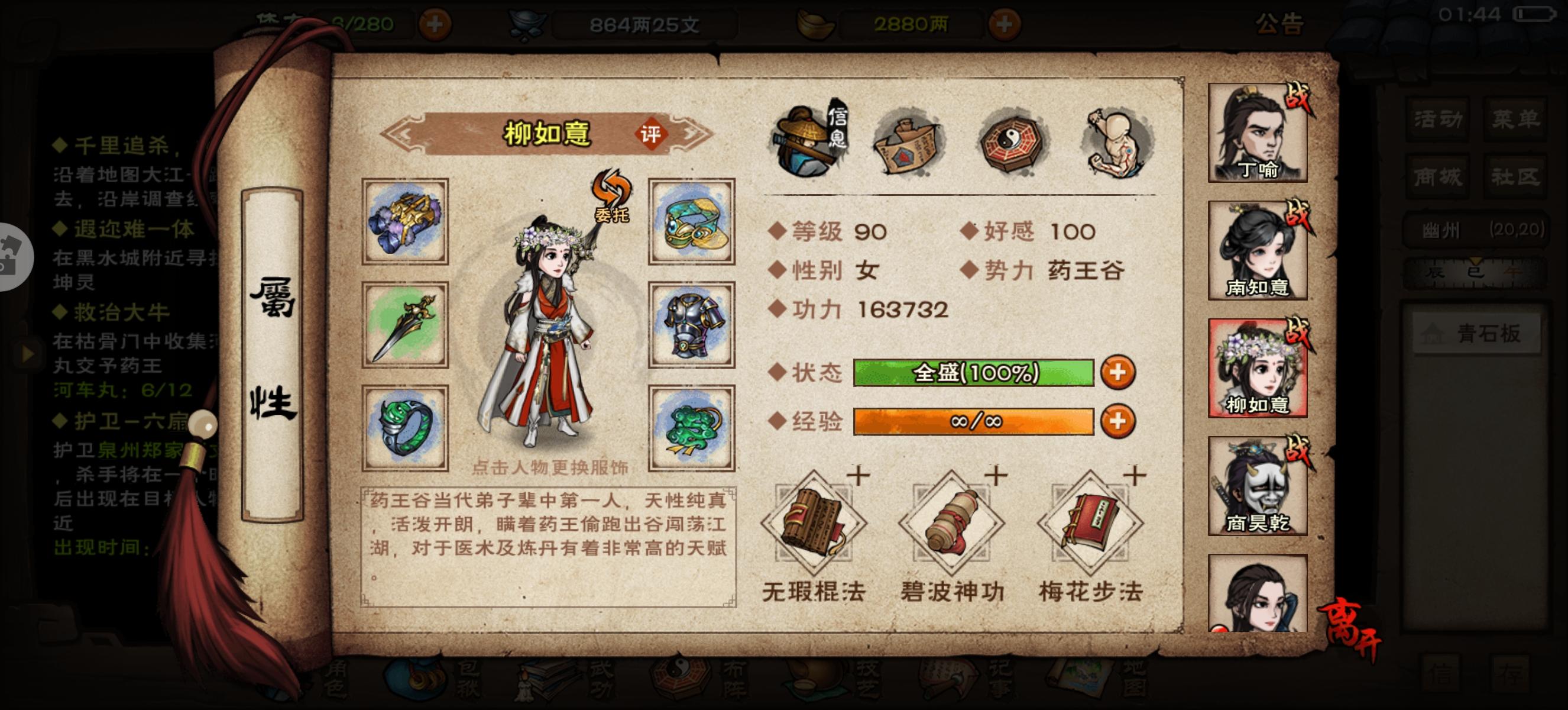Click the plus next to the 经验 bar

(x=1117, y=421)
